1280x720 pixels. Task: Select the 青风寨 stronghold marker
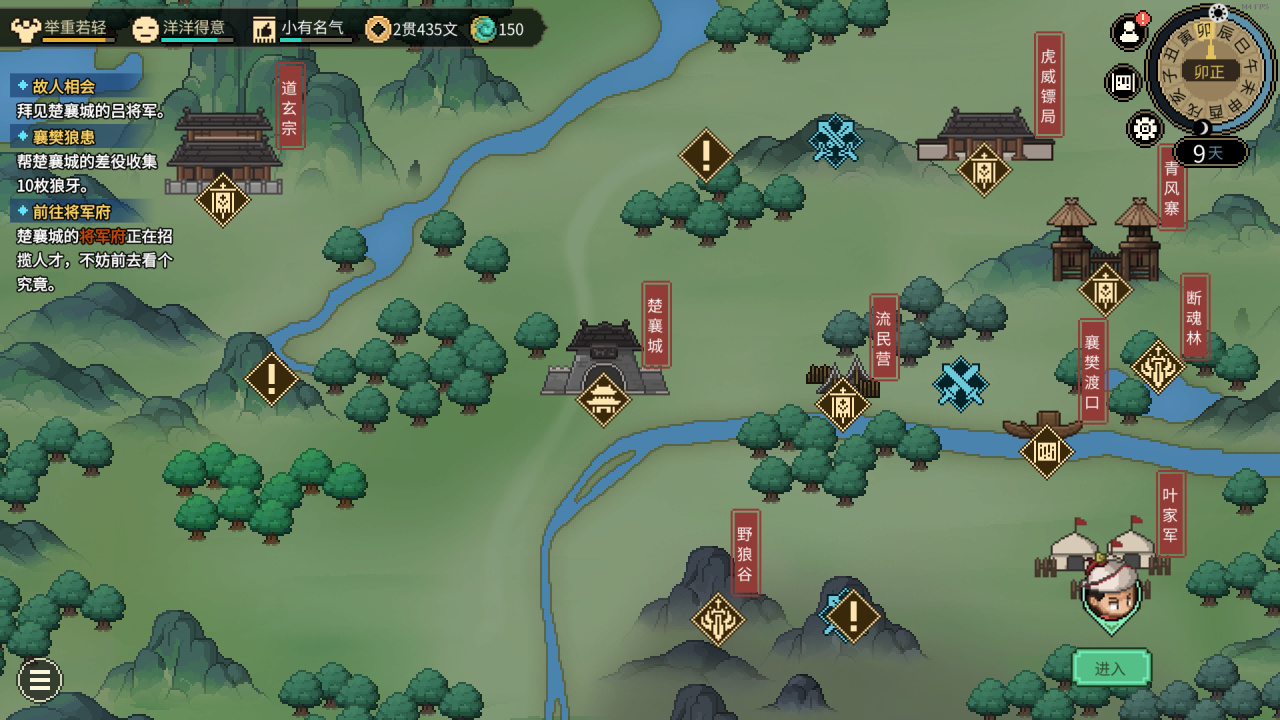tap(1105, 290)
